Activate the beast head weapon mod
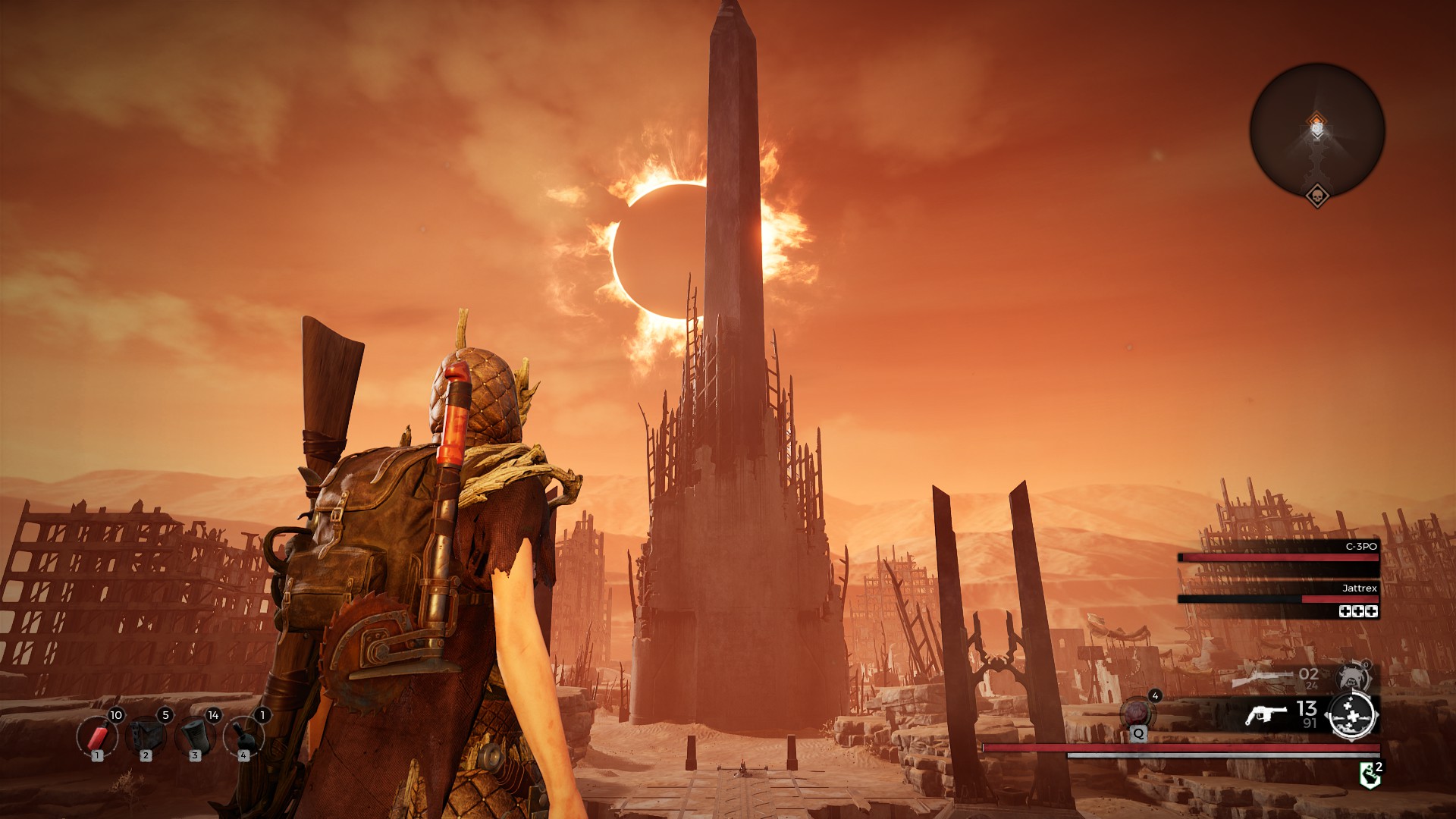 [x=1354, y=676]
